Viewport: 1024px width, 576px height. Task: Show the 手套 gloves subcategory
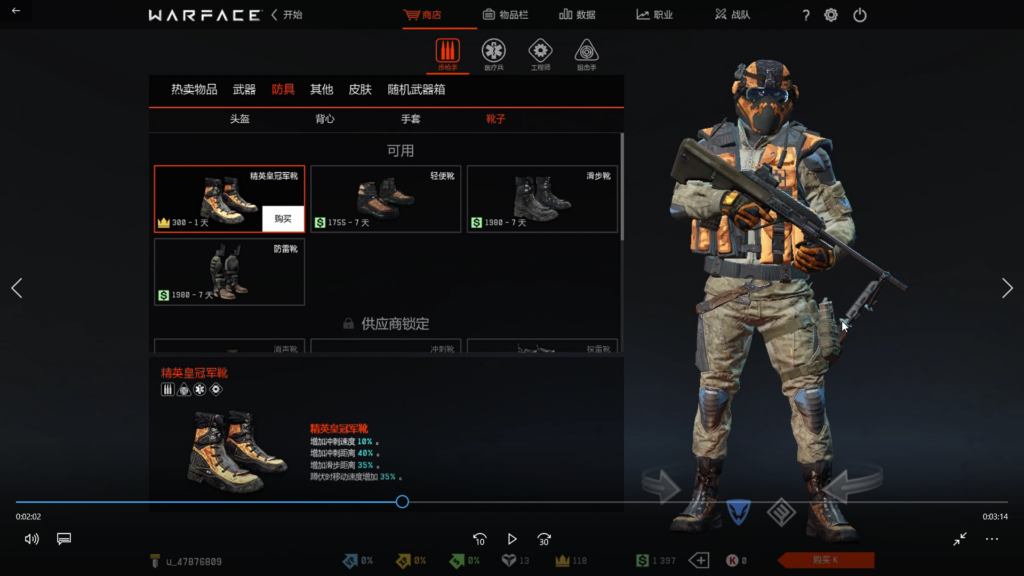point(411,119)
